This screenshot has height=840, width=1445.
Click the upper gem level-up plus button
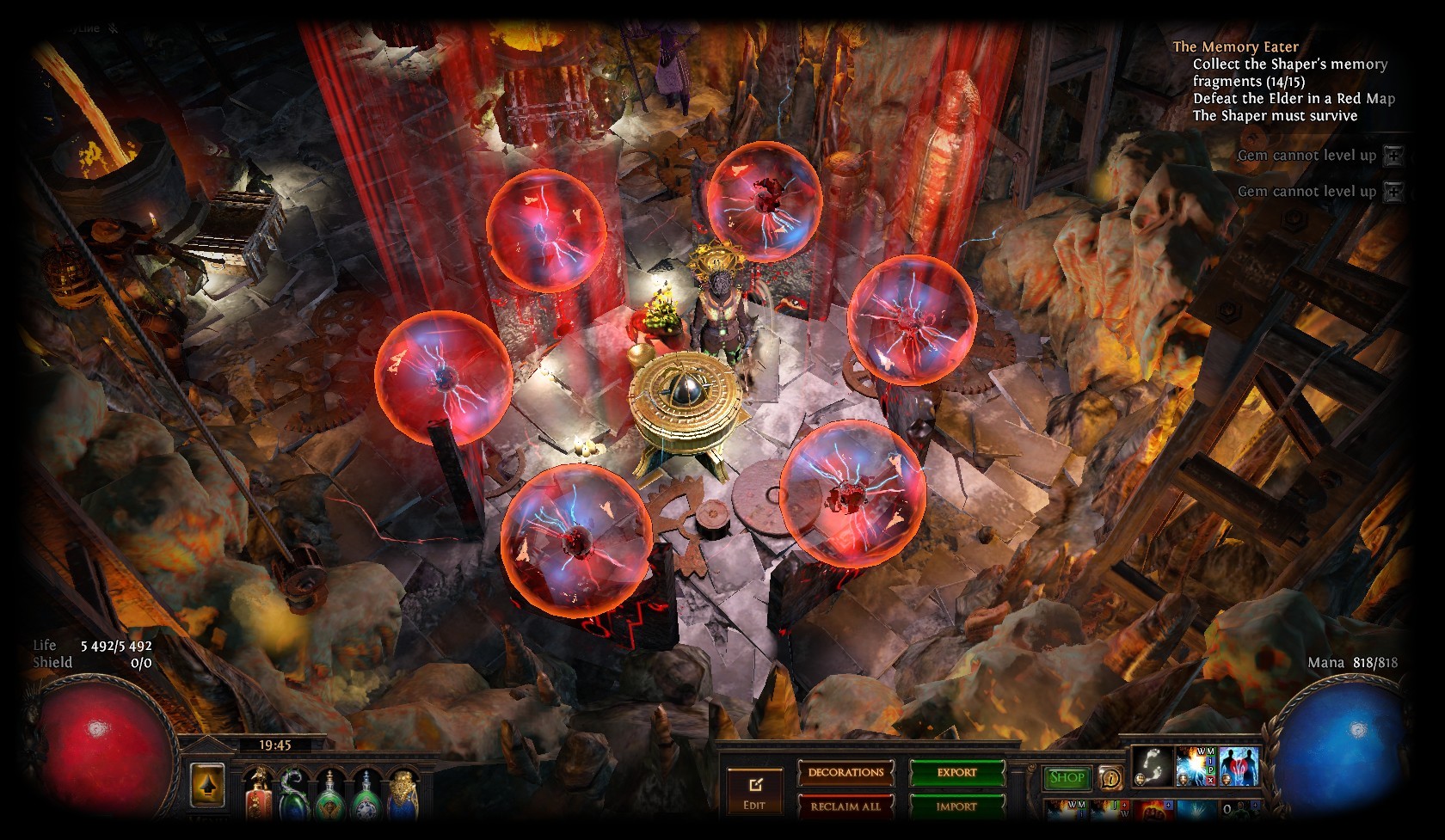pyautogui.click(x=1393, y=156)
